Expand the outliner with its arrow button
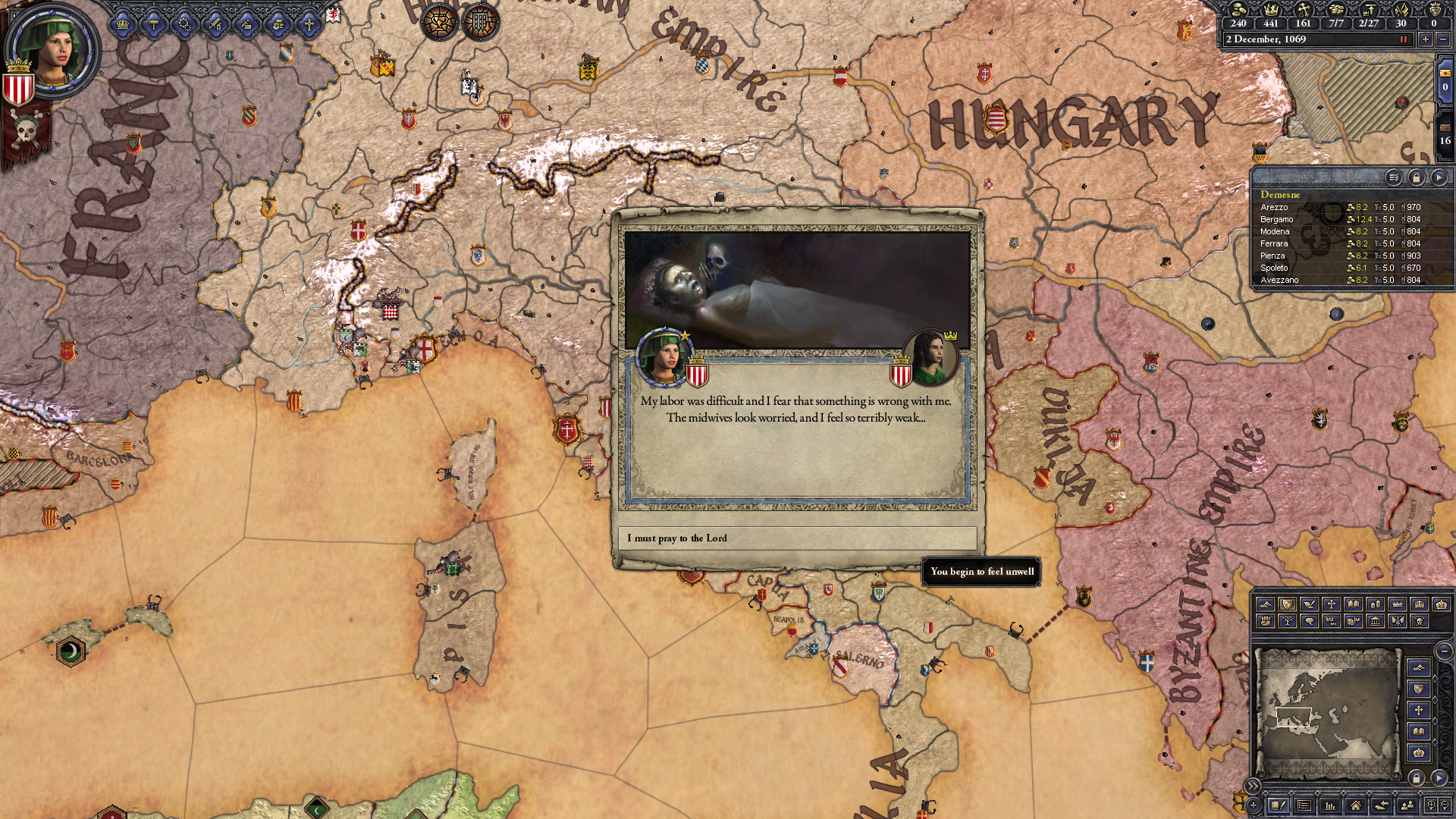1456x819 pixels. pos(1440,178)
